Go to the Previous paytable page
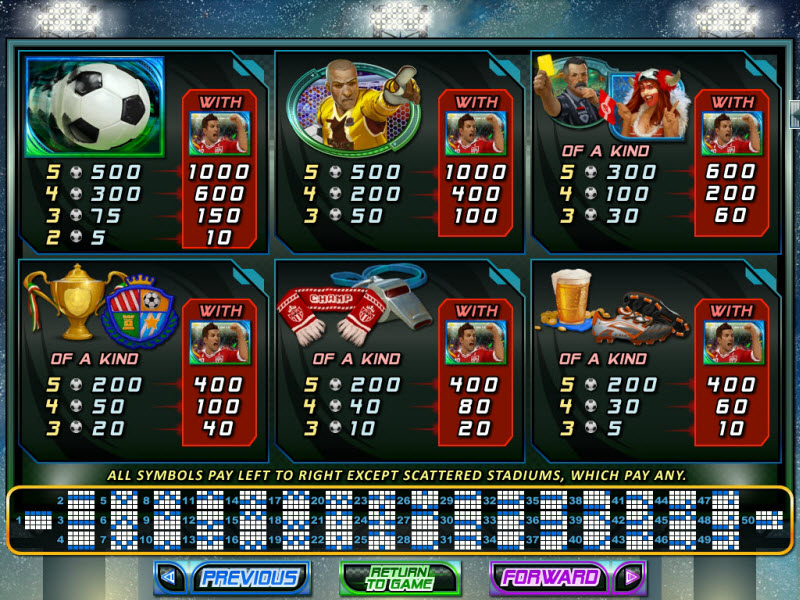 [232, 577]
